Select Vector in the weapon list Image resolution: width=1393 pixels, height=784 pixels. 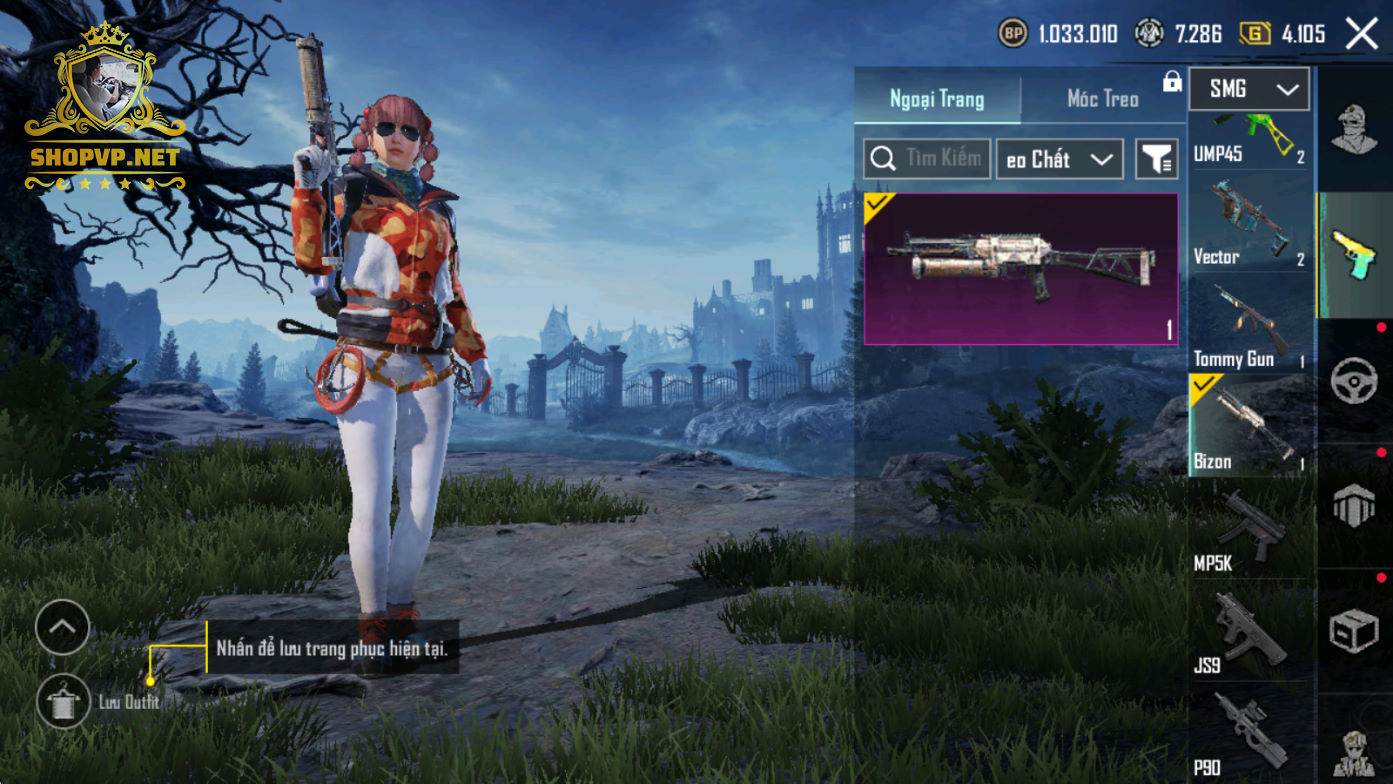tap(1249, 225)
